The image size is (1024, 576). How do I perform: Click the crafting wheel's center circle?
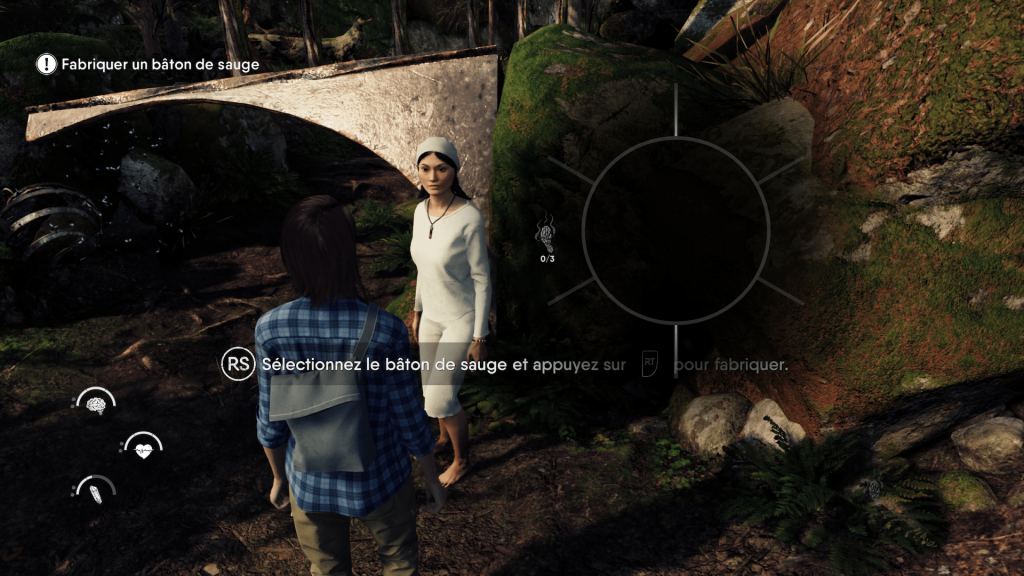[x=675, y=230]
